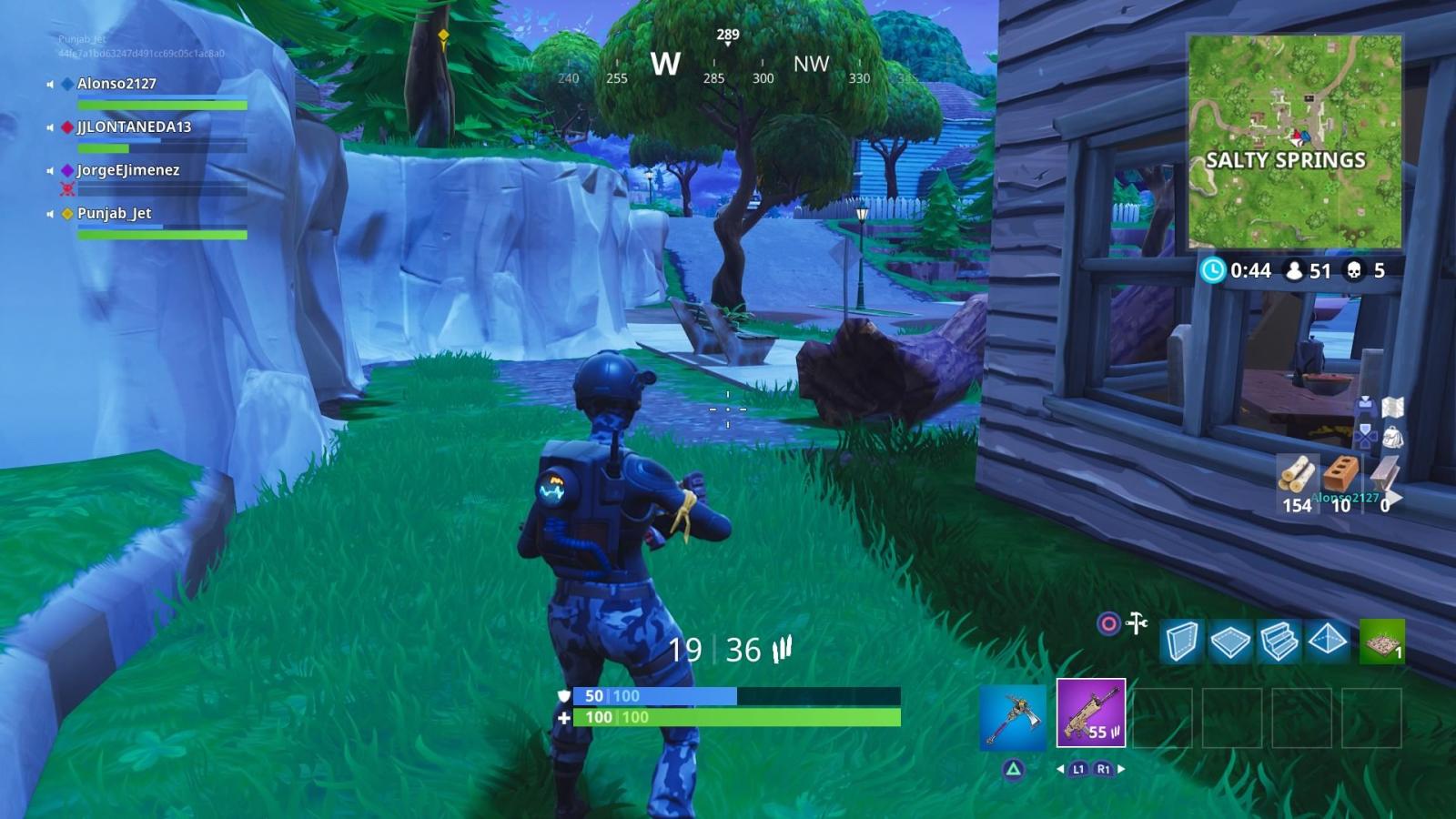
Task: Toggle the crosshair target icon near build bar
Action: [x=1109, y=623]
